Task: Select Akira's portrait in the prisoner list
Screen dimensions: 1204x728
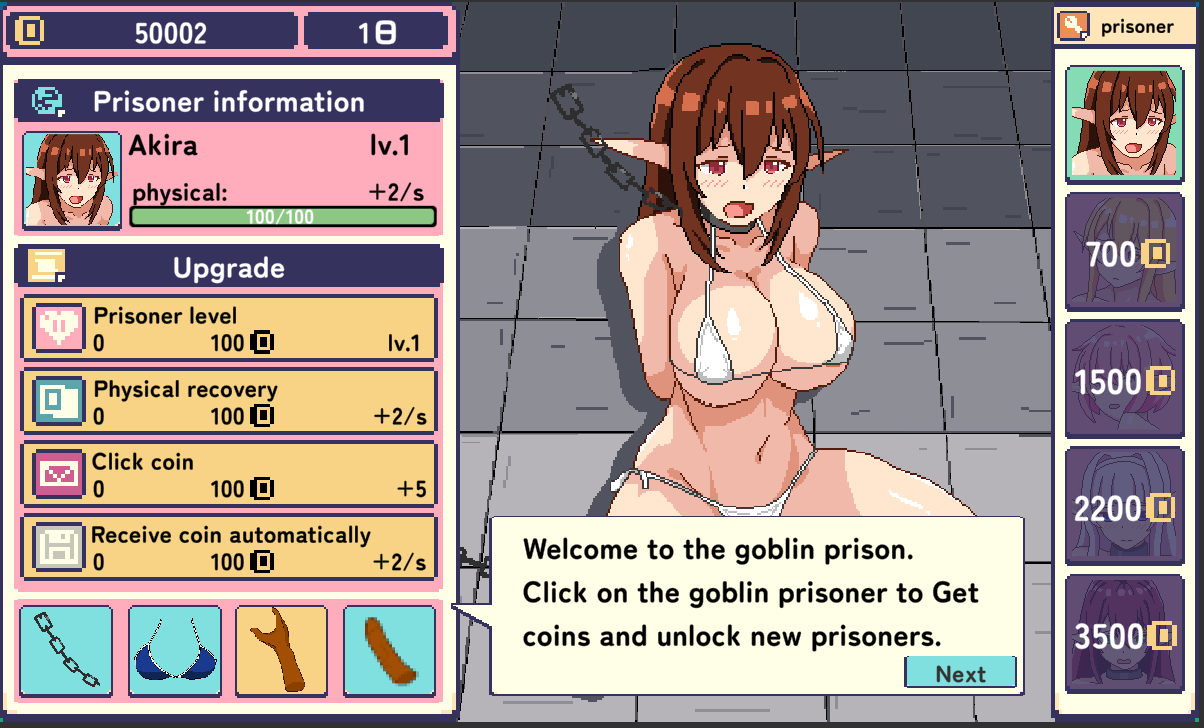Action: (1123, 124)
